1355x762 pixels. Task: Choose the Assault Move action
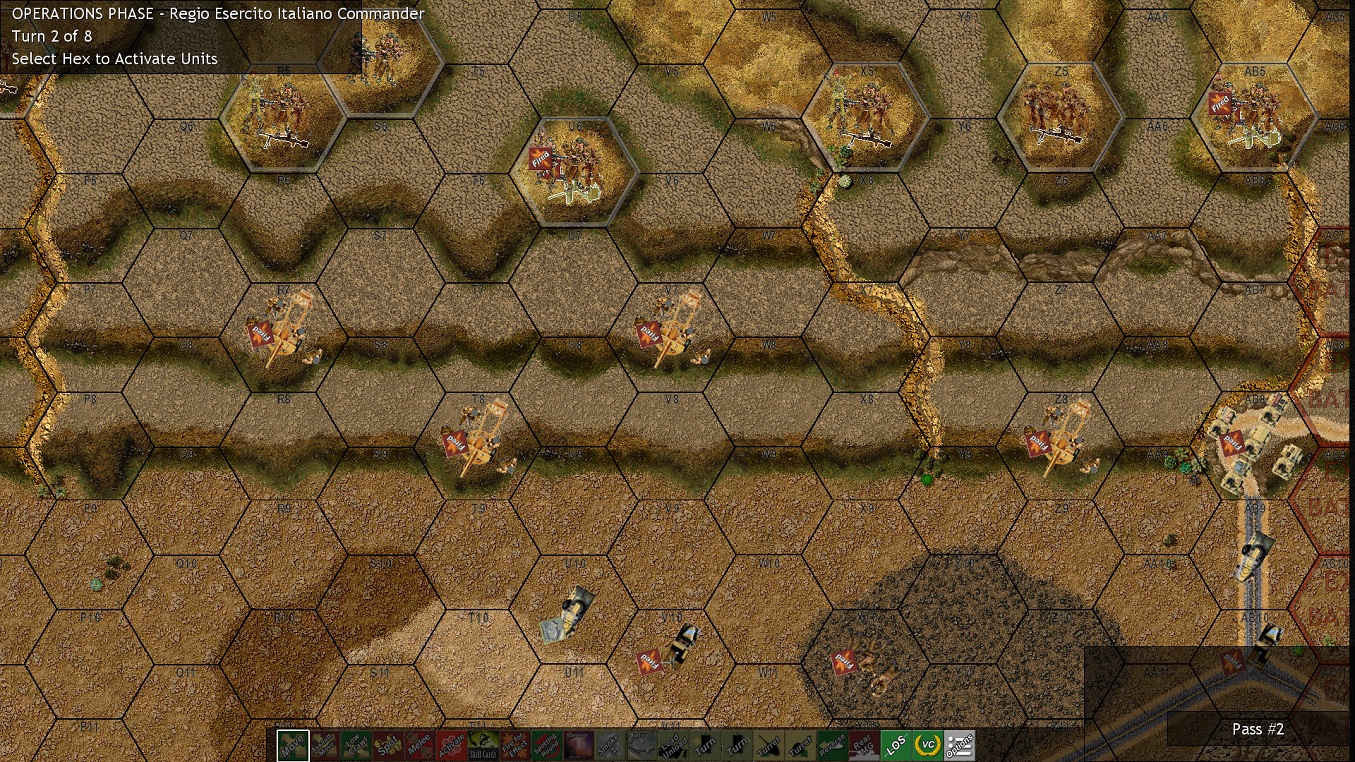click(x=325, y=745)
